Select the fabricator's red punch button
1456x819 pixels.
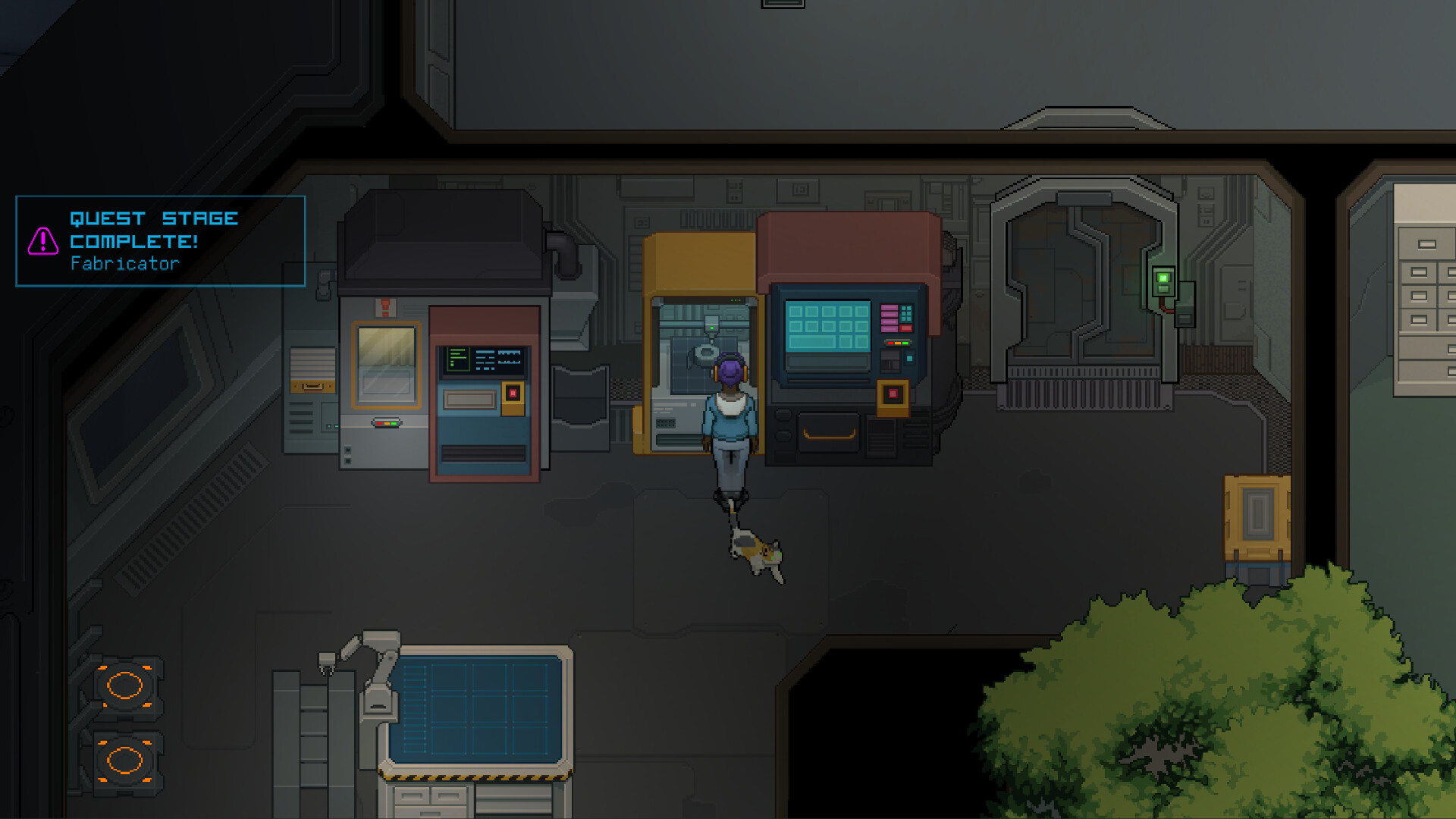pos(893,392)
